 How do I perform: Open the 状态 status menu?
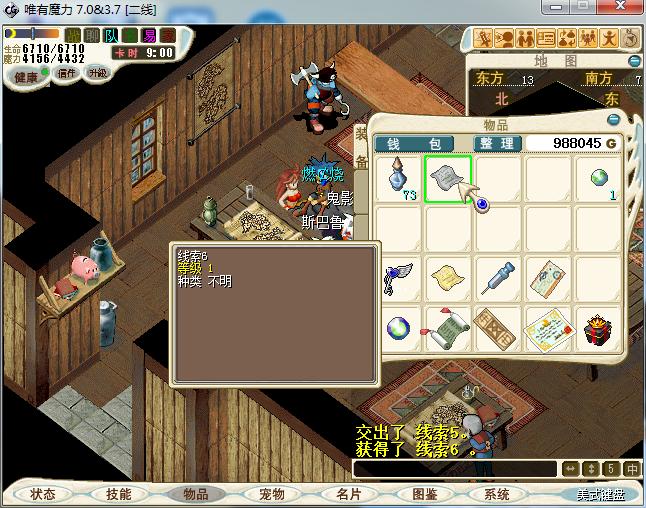(43, 494)
